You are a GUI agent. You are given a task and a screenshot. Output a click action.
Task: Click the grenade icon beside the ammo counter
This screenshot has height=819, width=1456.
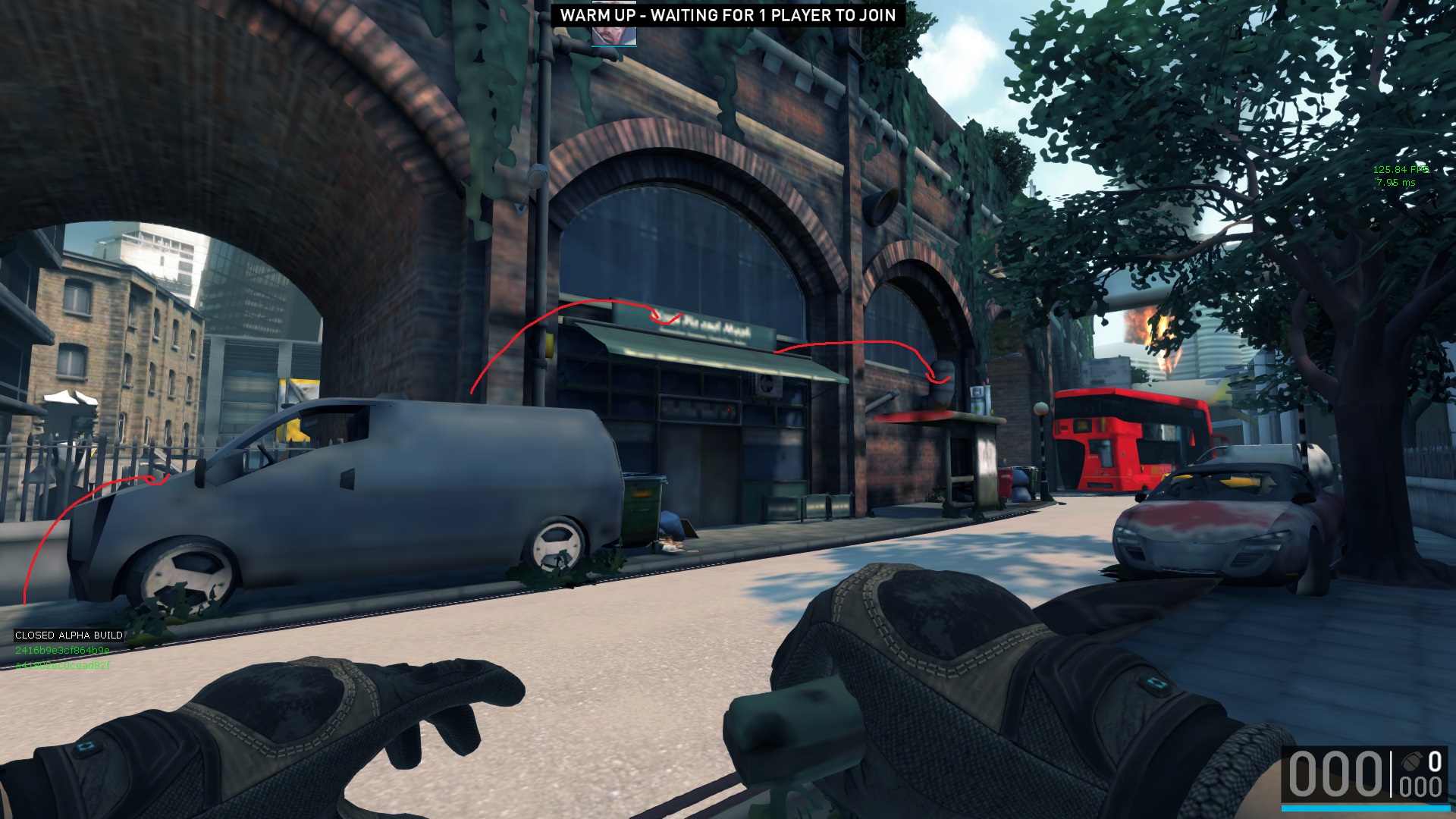[1411, 761]
